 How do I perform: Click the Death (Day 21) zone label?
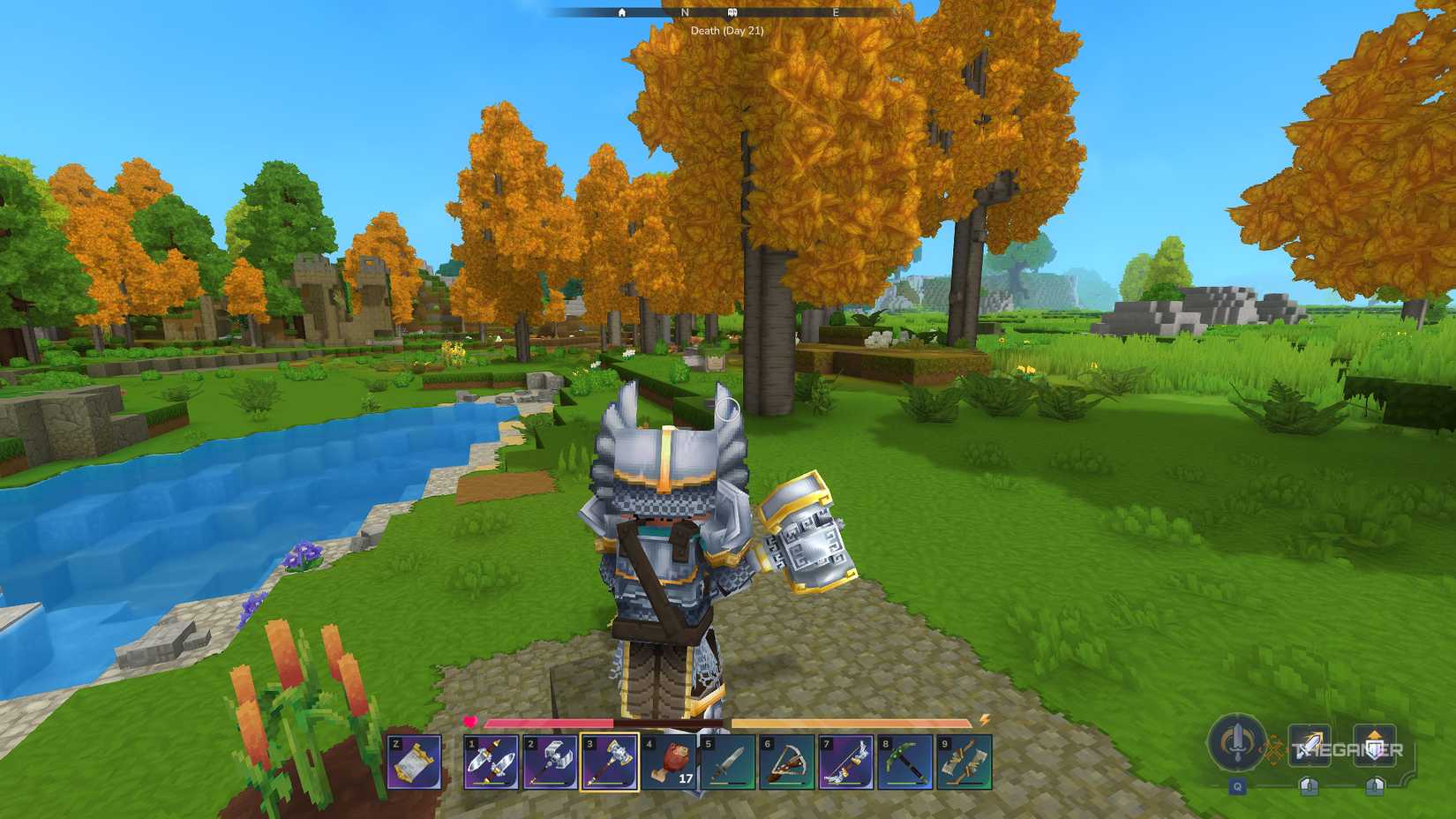[729, 32]
